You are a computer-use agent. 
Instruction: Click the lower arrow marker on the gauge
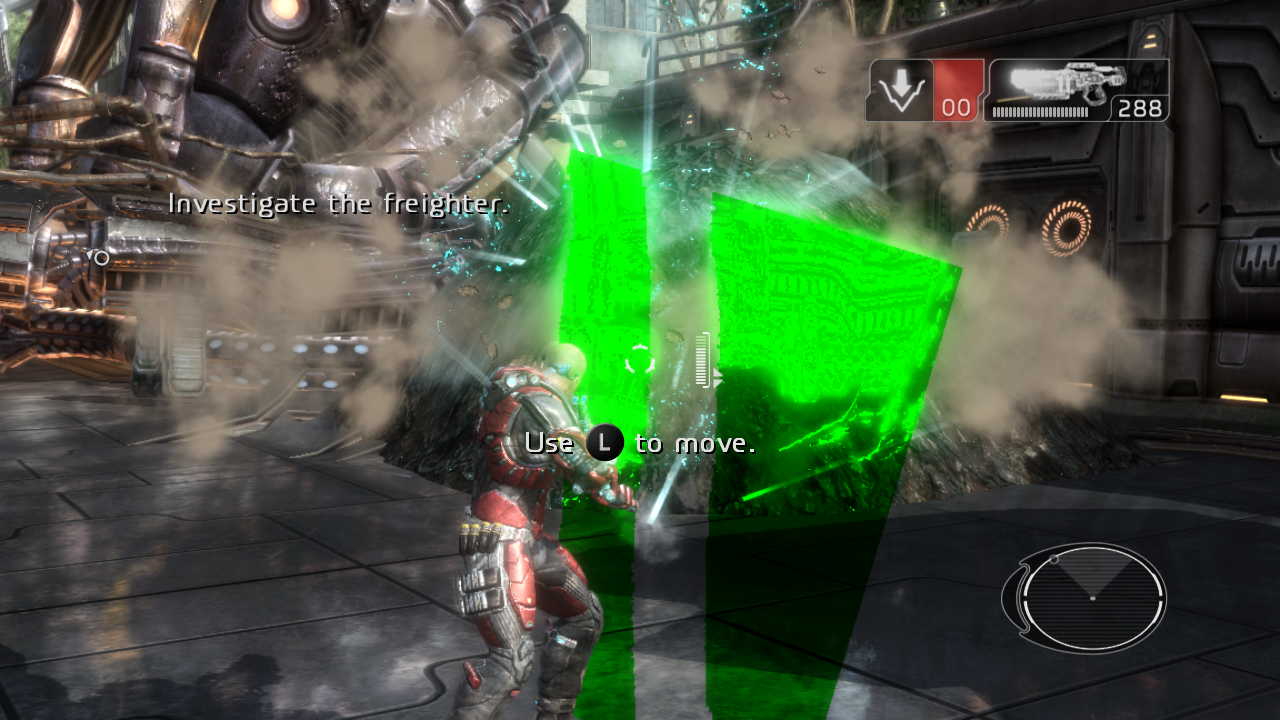coord(717,383)
